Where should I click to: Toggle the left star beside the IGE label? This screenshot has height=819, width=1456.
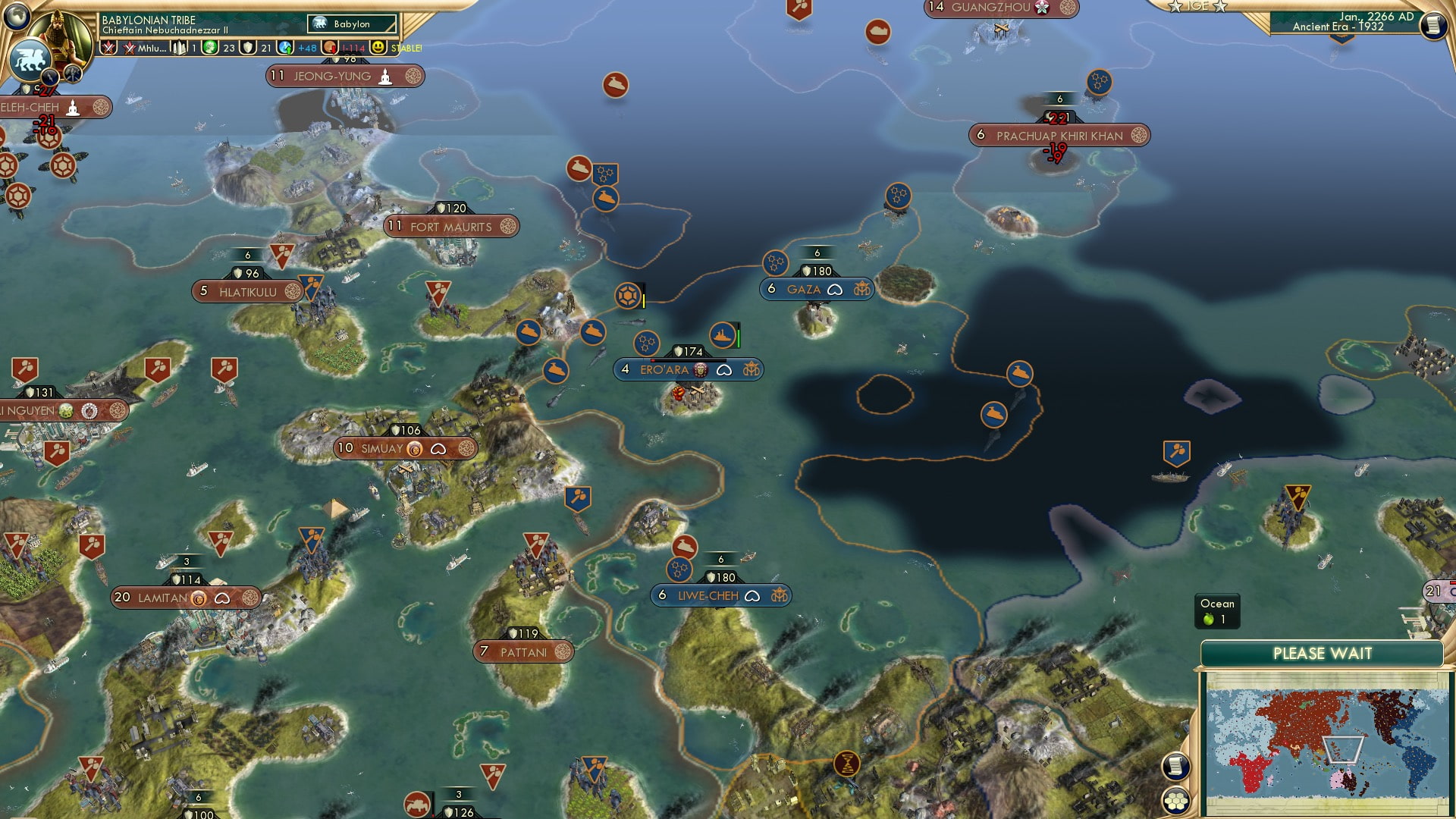click(1175, 7)
